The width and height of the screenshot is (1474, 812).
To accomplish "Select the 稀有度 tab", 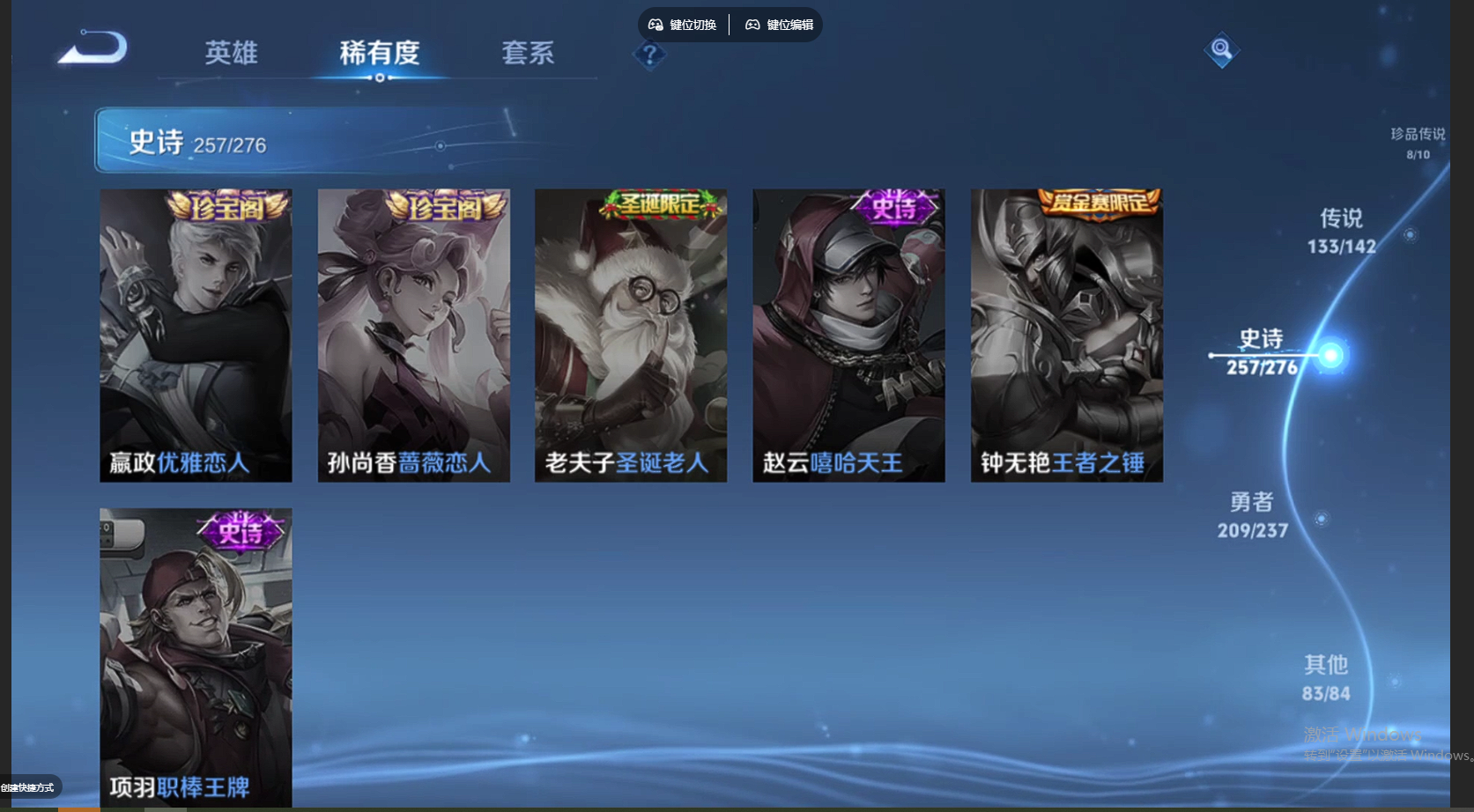I will click(x=379, y=54).
